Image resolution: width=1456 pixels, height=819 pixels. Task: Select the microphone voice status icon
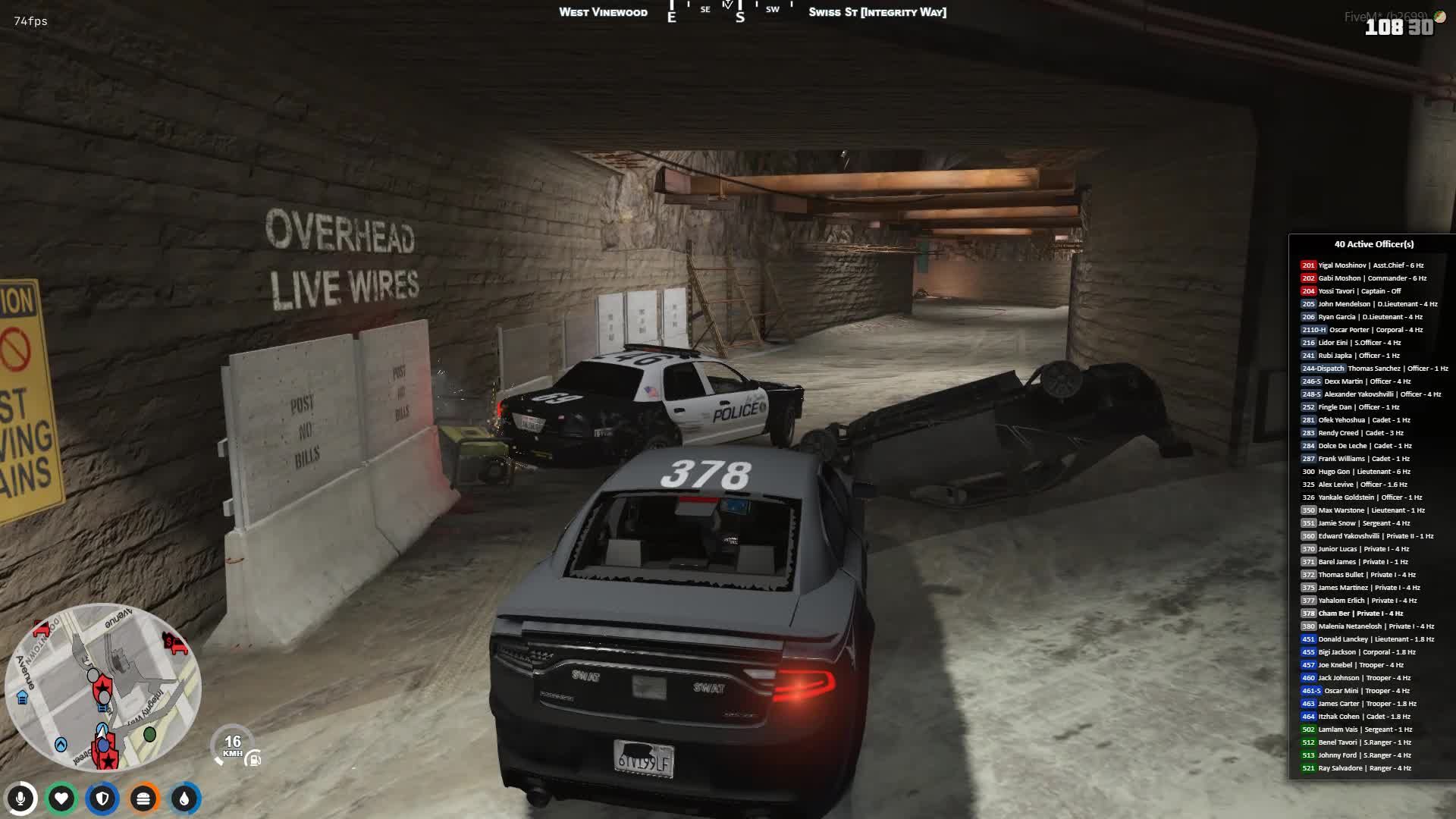[21, 799]
